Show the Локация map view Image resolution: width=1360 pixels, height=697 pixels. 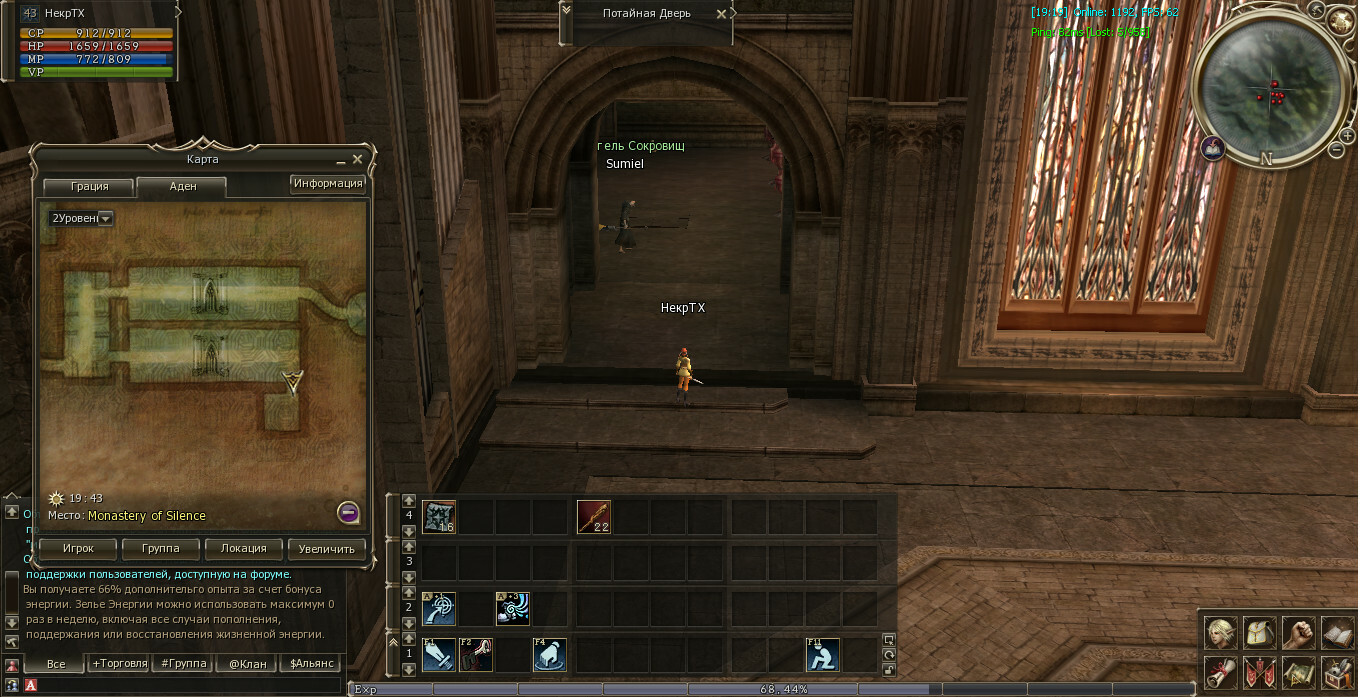pyautogui.click(x=244, y=549)
